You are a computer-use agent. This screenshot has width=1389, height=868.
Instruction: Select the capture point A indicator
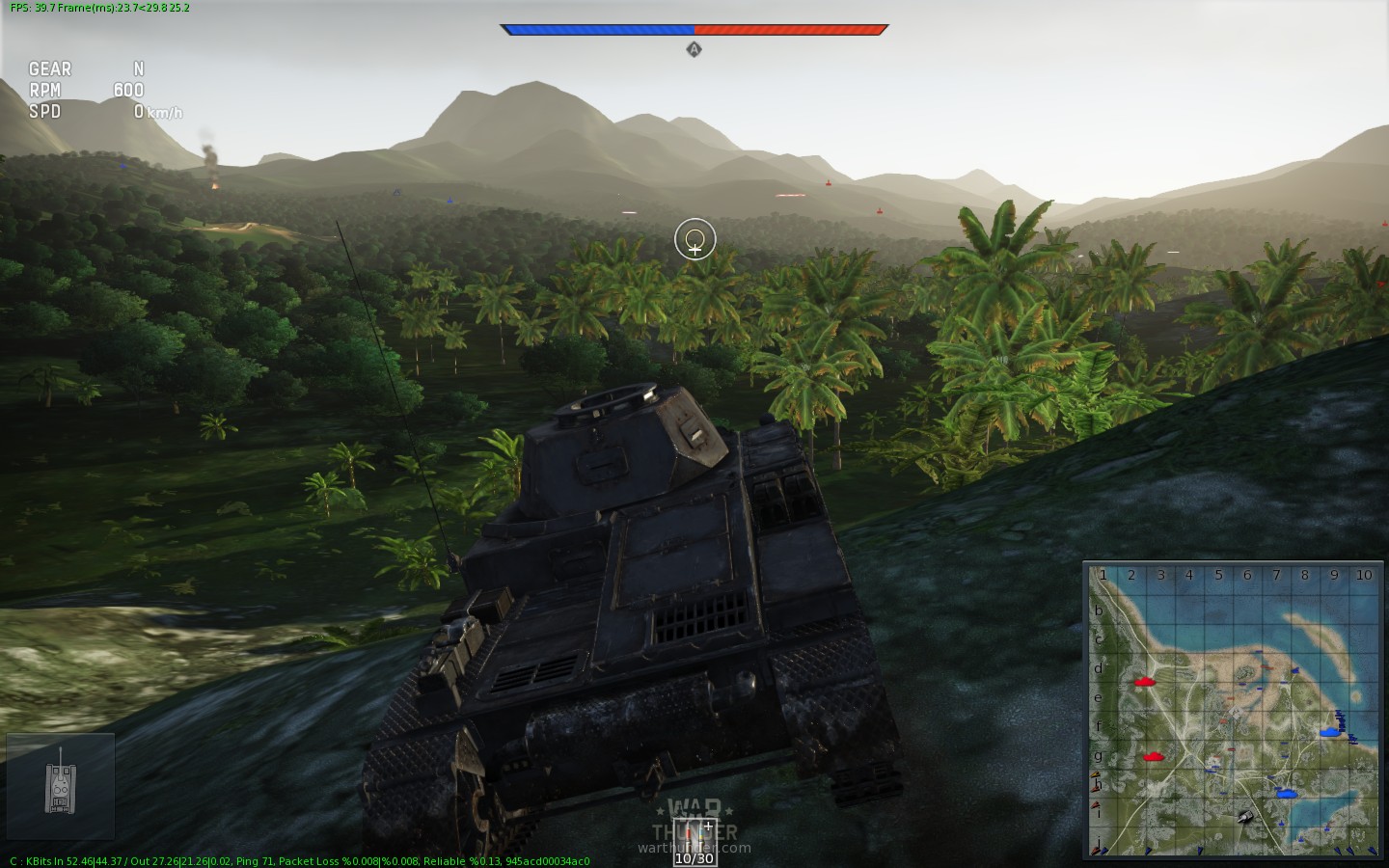(694, 49)
